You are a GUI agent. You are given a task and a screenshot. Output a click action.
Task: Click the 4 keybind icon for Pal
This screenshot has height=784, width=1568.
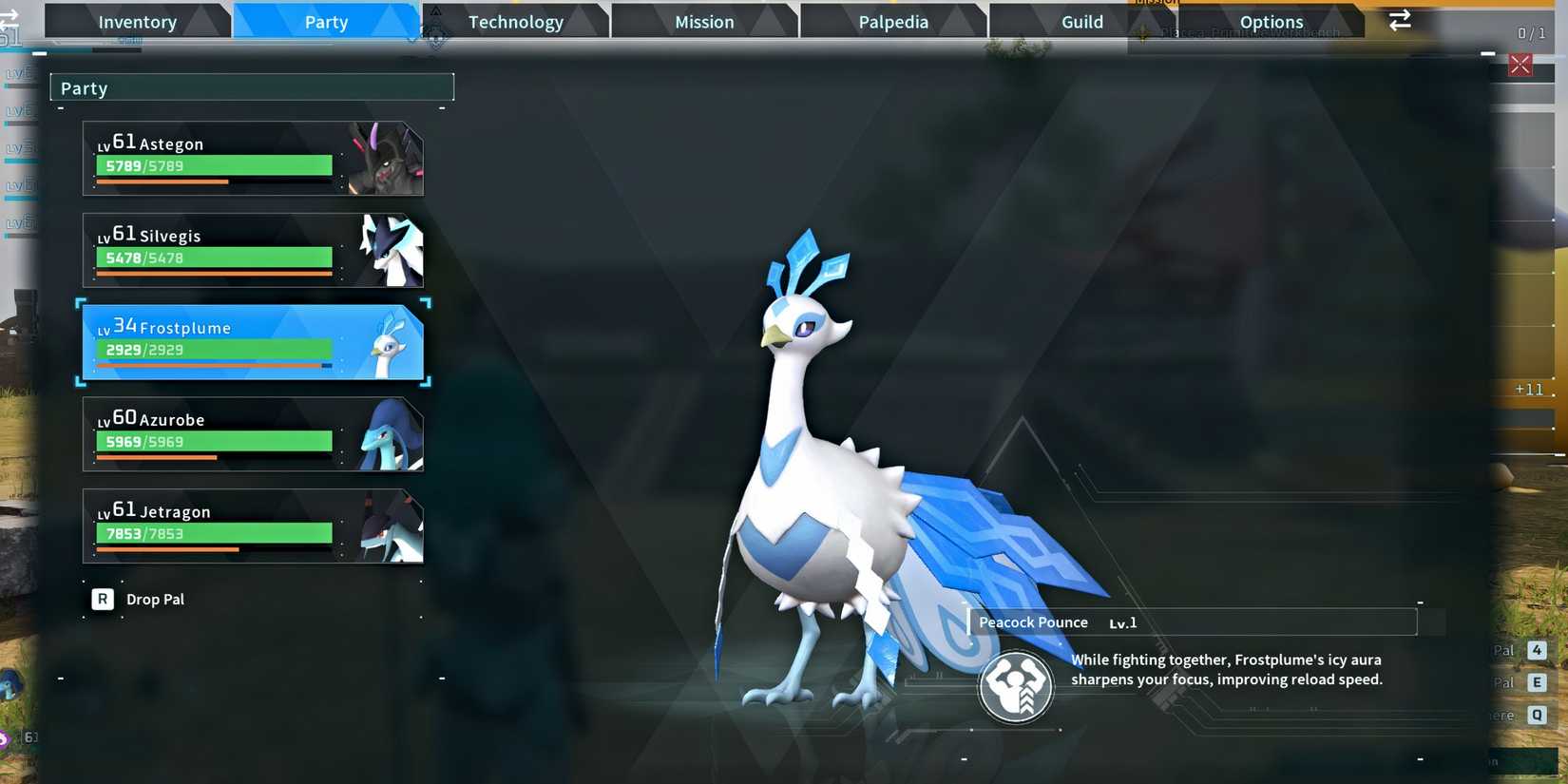1538,650
